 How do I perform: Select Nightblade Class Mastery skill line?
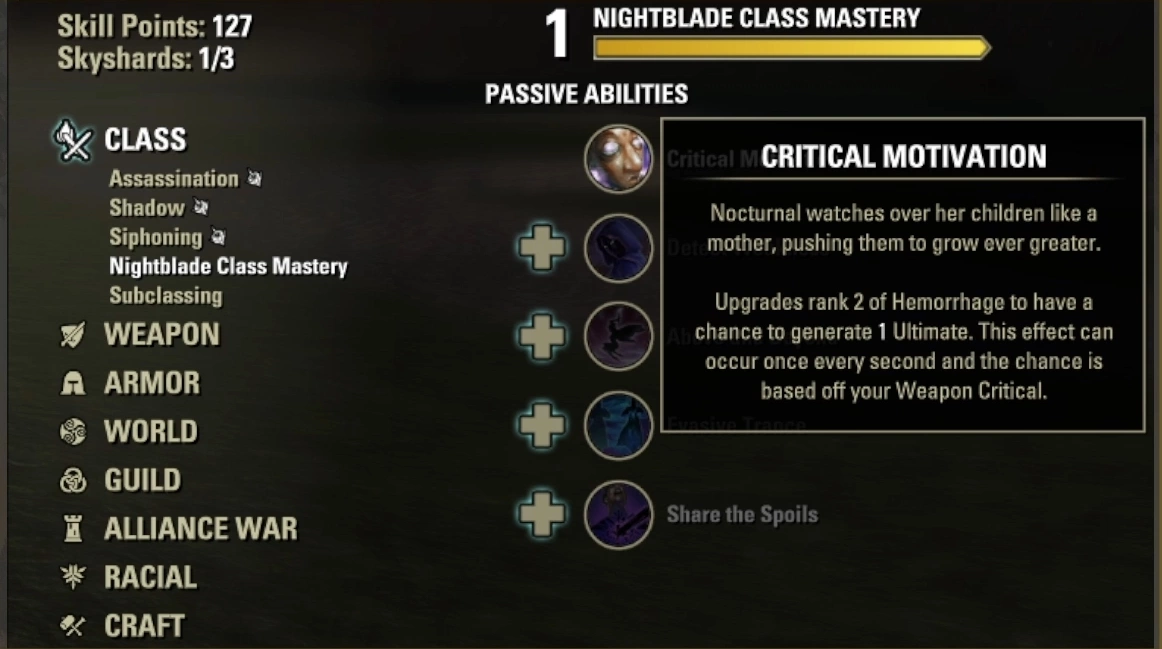point(228,266)
